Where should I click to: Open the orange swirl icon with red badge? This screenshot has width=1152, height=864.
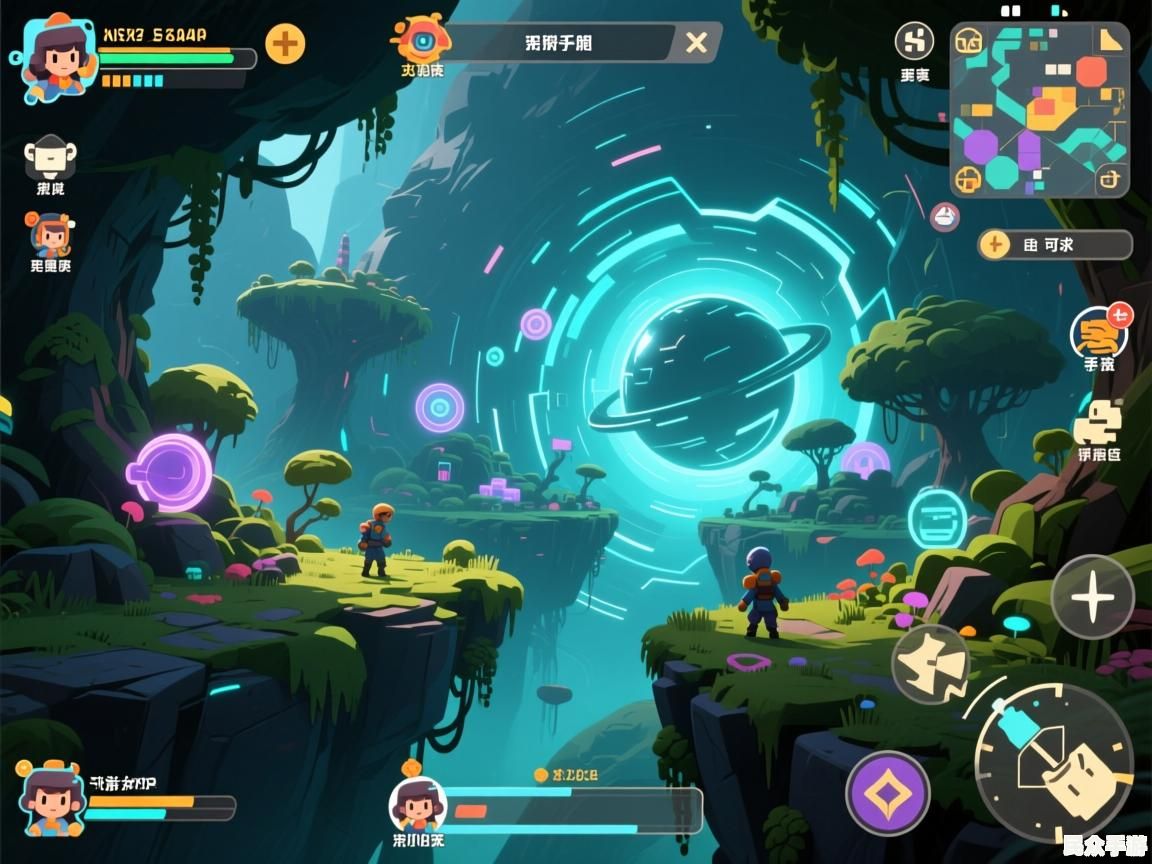(x=1099, y=334)
